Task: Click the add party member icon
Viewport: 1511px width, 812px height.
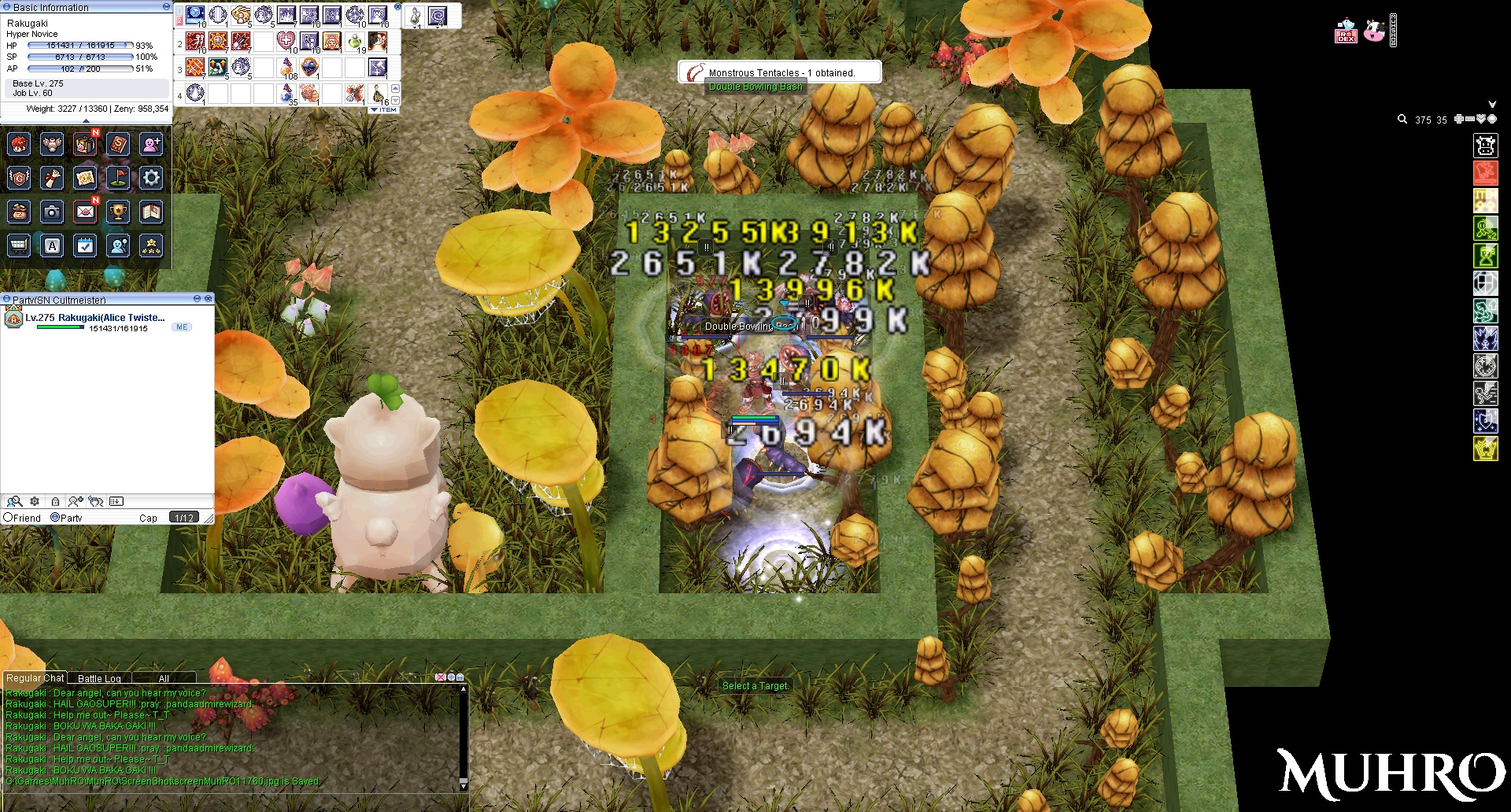Action: click(x=76, y=501)
